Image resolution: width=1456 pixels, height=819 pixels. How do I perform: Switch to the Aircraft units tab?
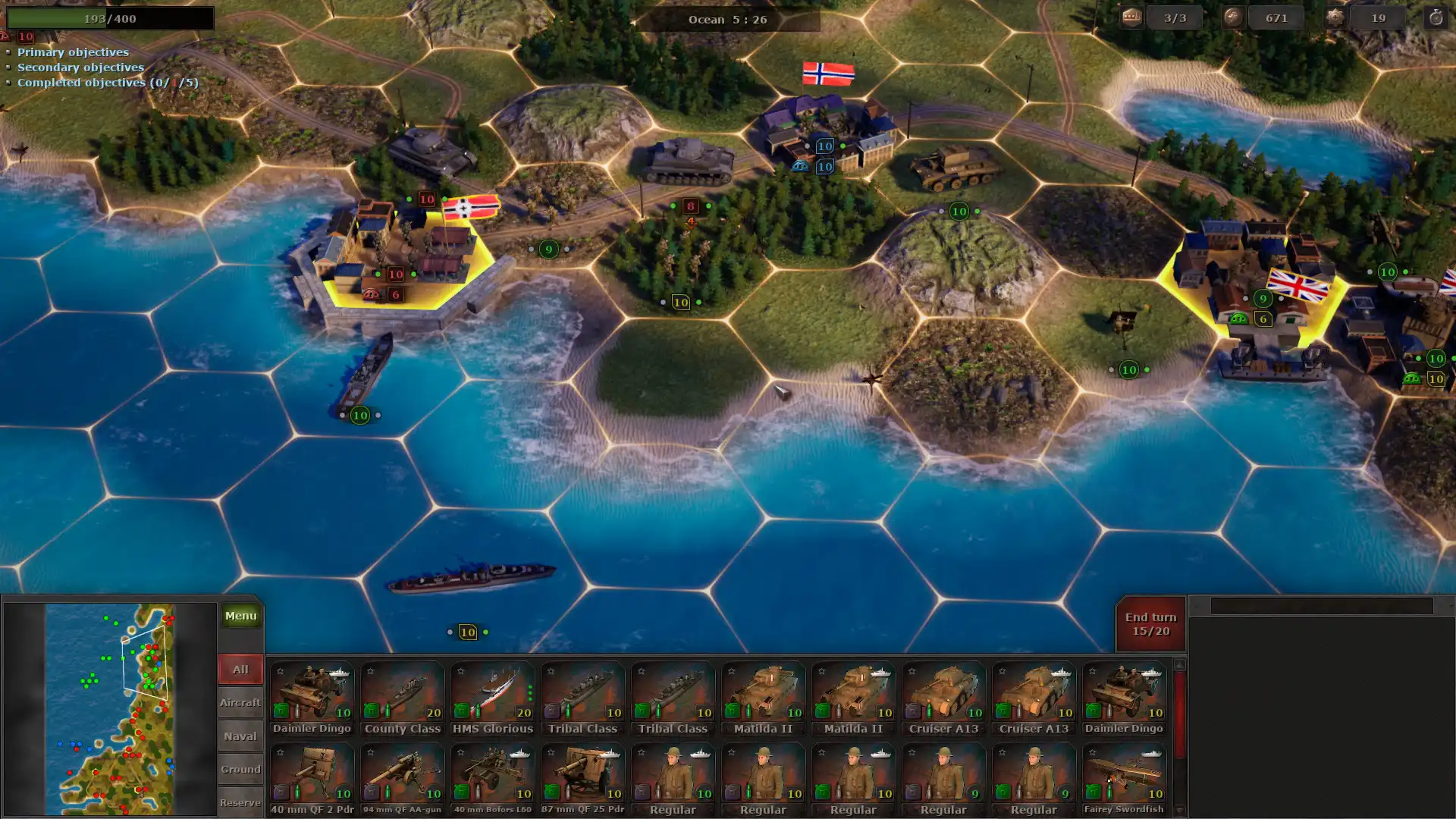click(240, 702)
